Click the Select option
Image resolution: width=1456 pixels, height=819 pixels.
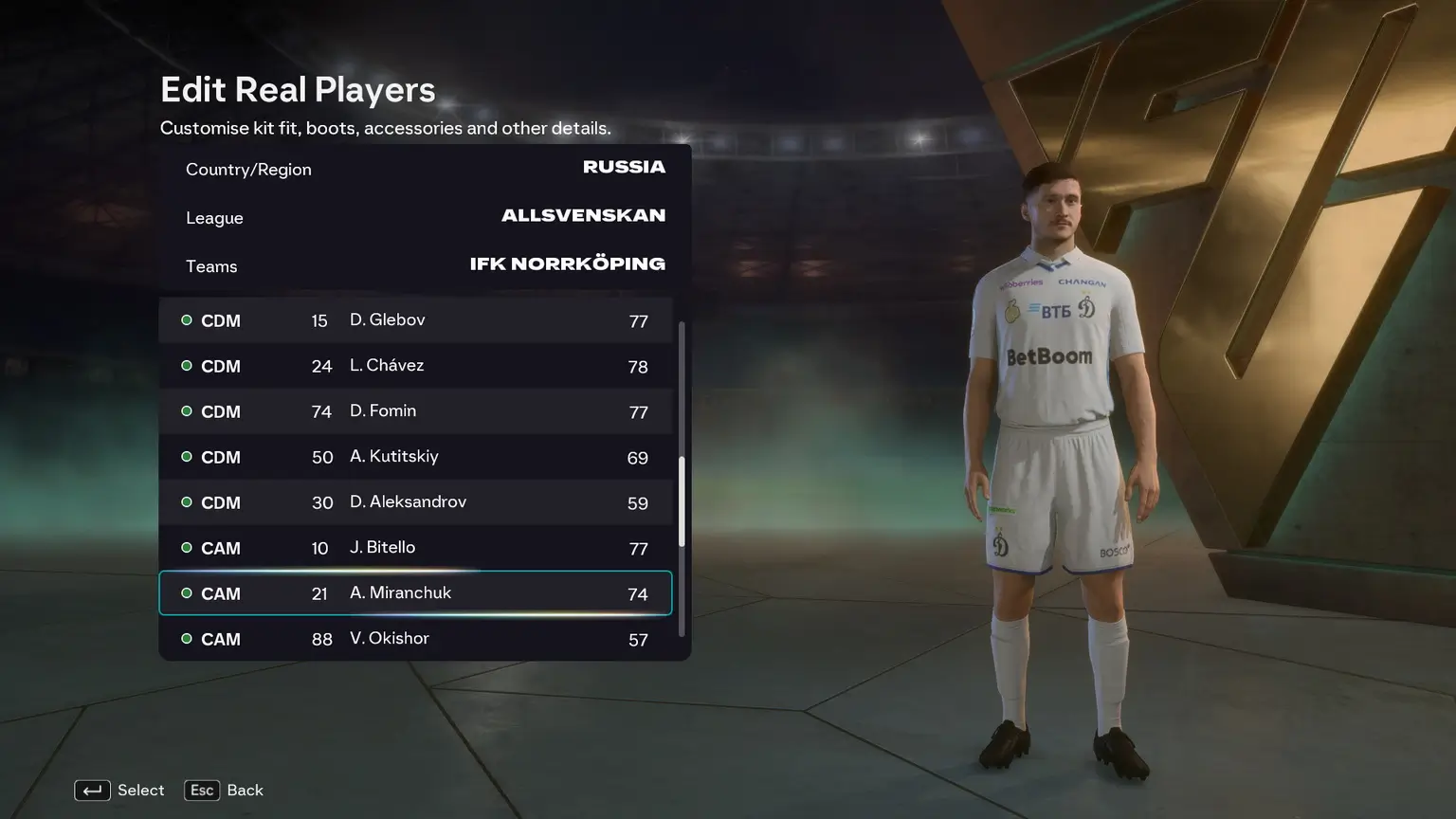pos(119,791)
